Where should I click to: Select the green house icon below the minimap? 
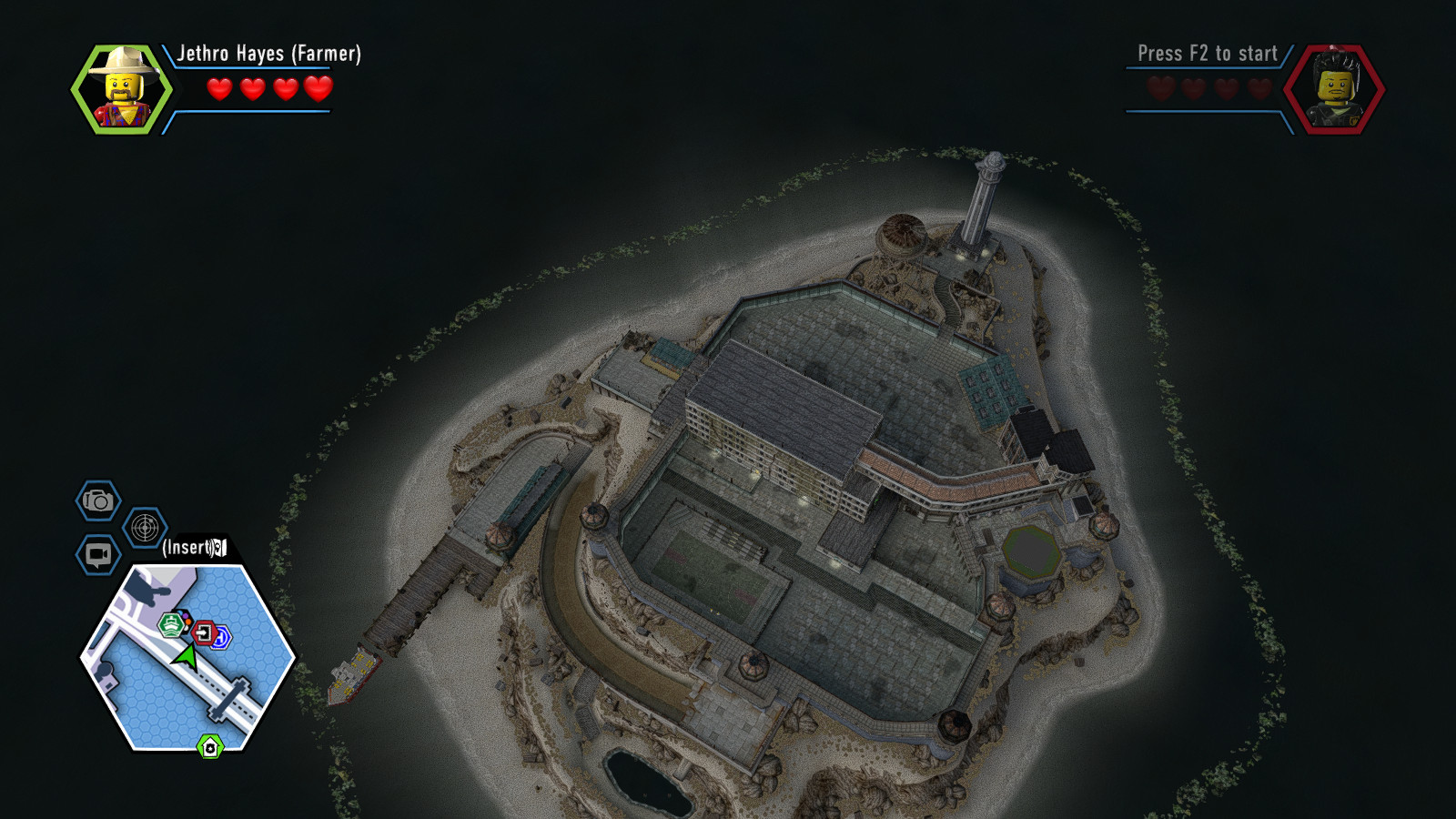click(210, 745)
